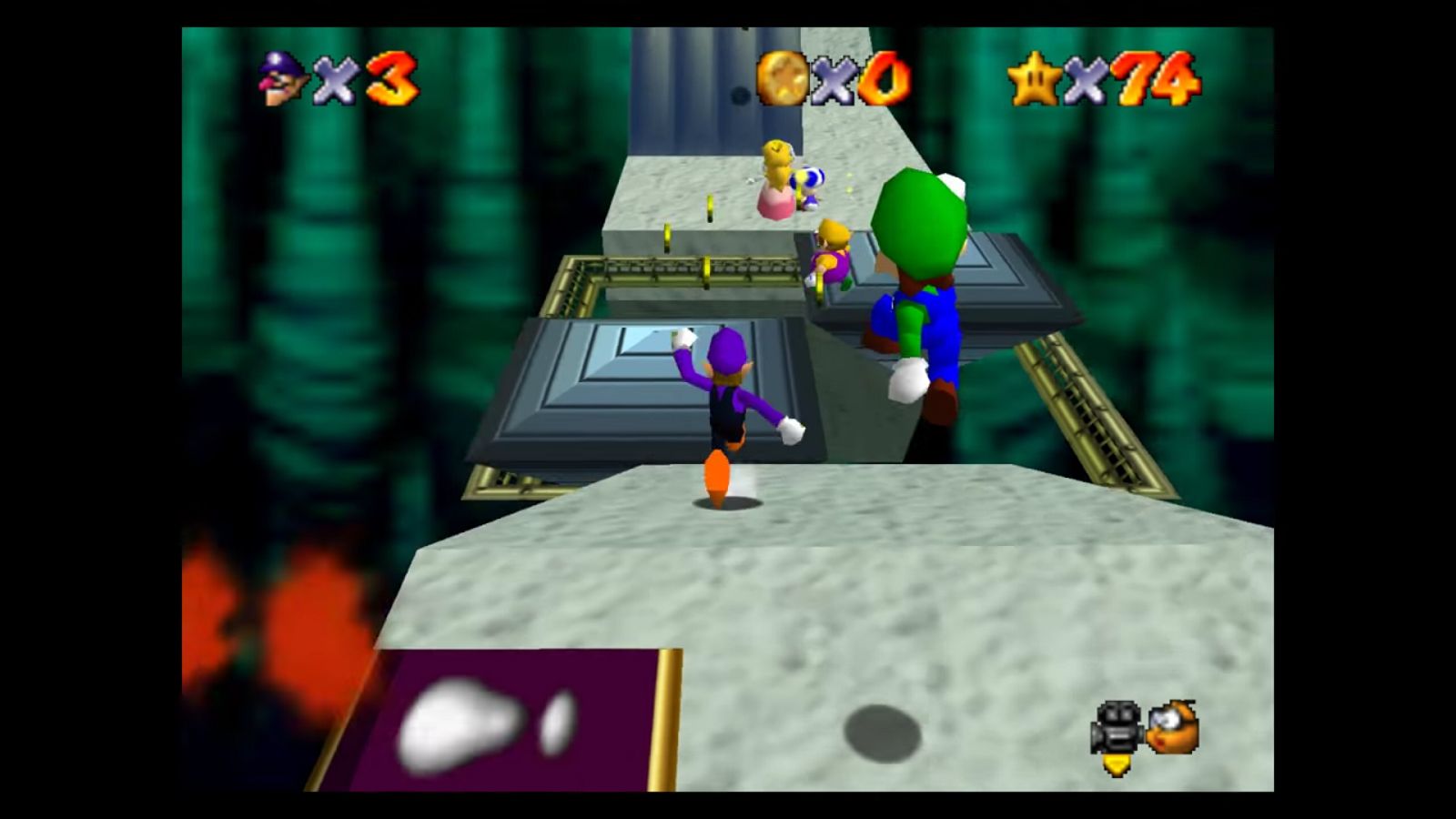Viewport: 1456px width, 819px height.
Task: Select the movie camera icon at bottom right
Action: (1116, 723)
